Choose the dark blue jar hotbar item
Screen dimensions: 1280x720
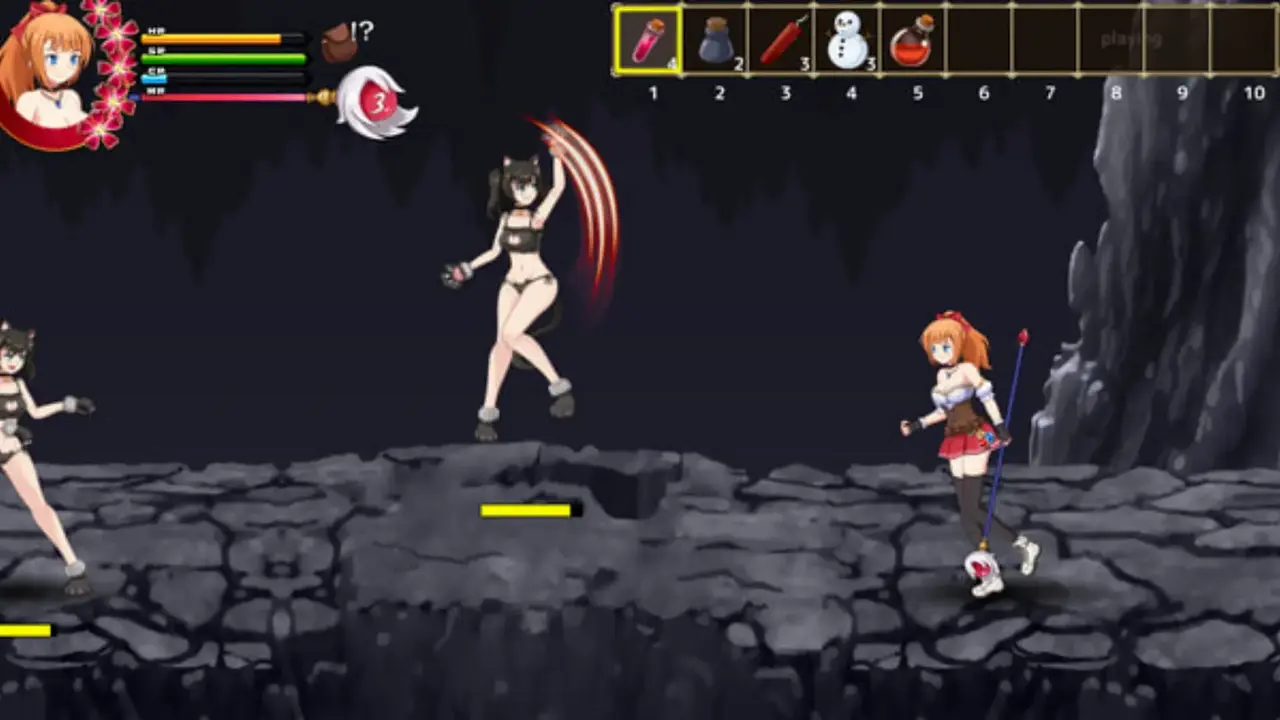coord(715,42)
